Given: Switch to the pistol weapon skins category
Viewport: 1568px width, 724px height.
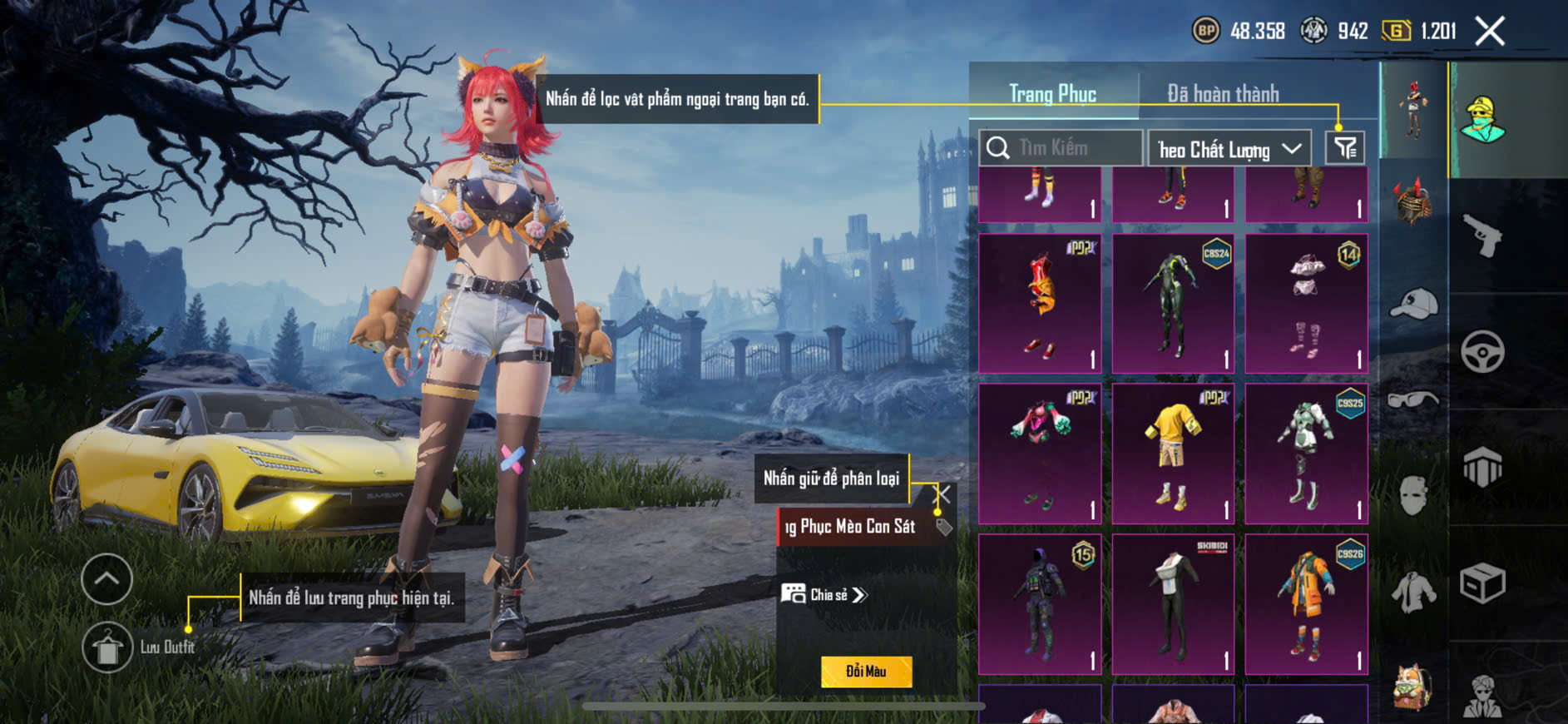Looking at the screenshot, I should pyautogui.click(x=1483, y=236).
